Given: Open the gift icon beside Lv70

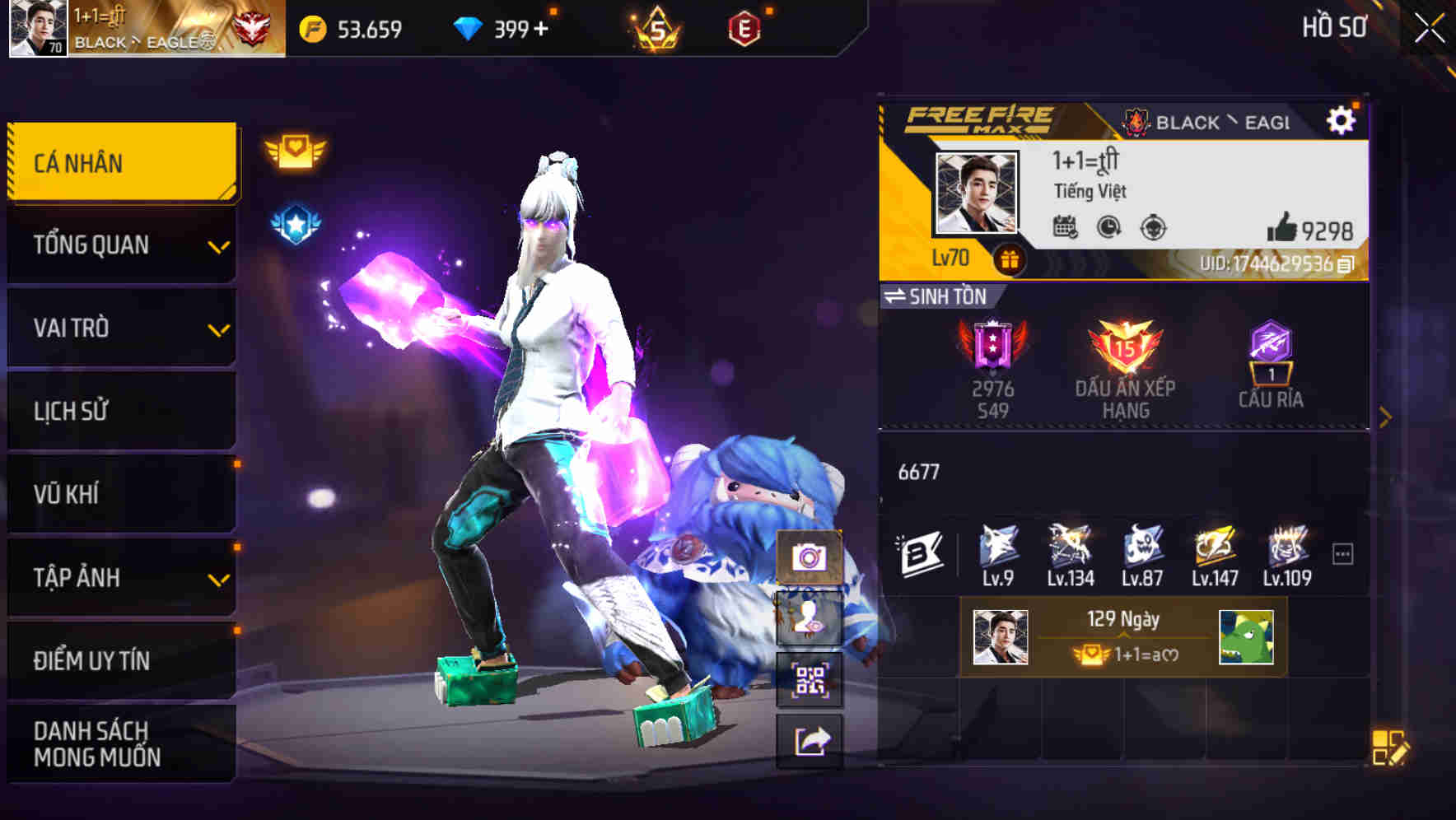Looking at the screenshot, I should pos(1009,258).
